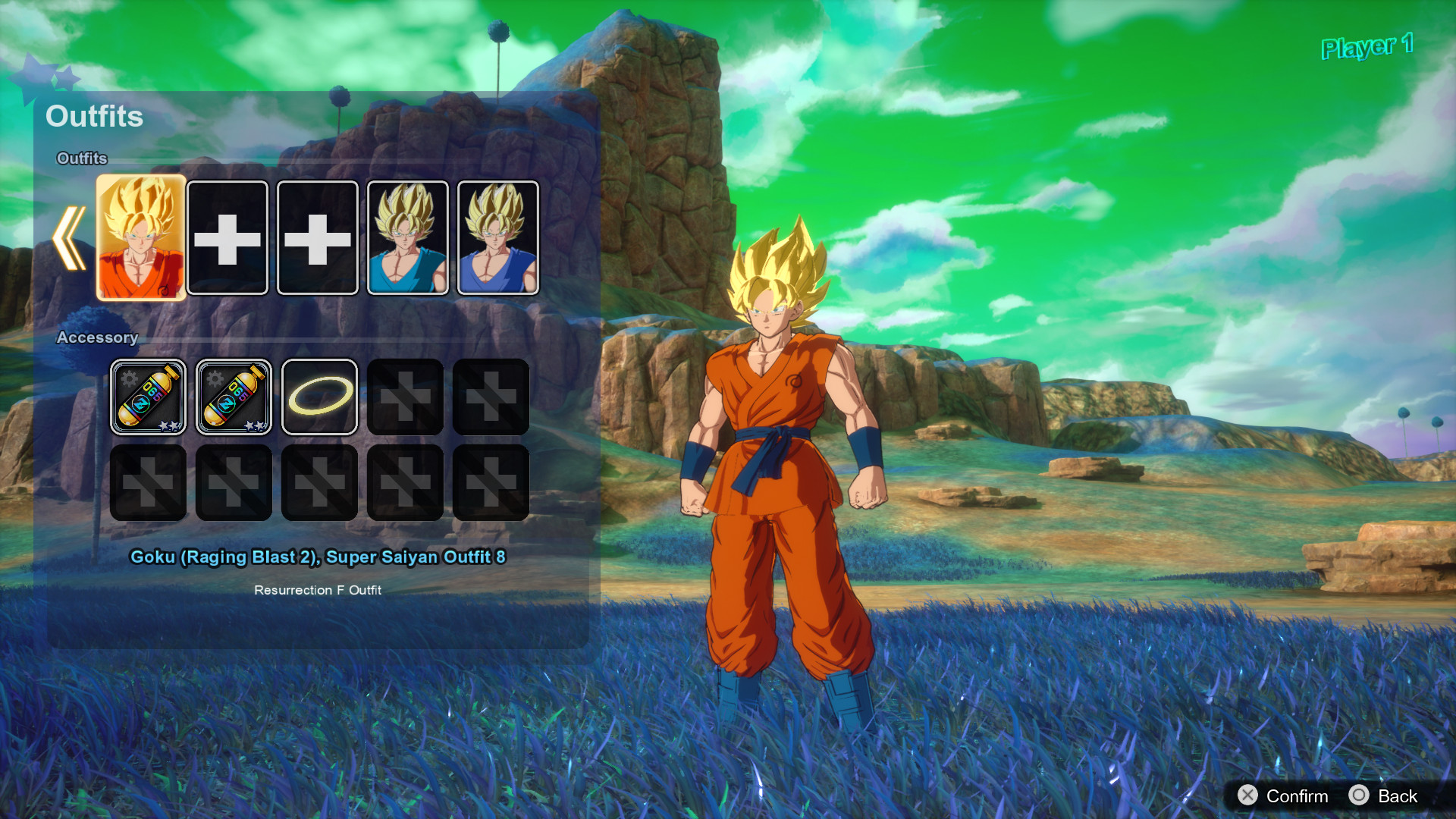Open the Outfits panel title
This screenshot has width=1456, height=819.
[x=94, y=117]
